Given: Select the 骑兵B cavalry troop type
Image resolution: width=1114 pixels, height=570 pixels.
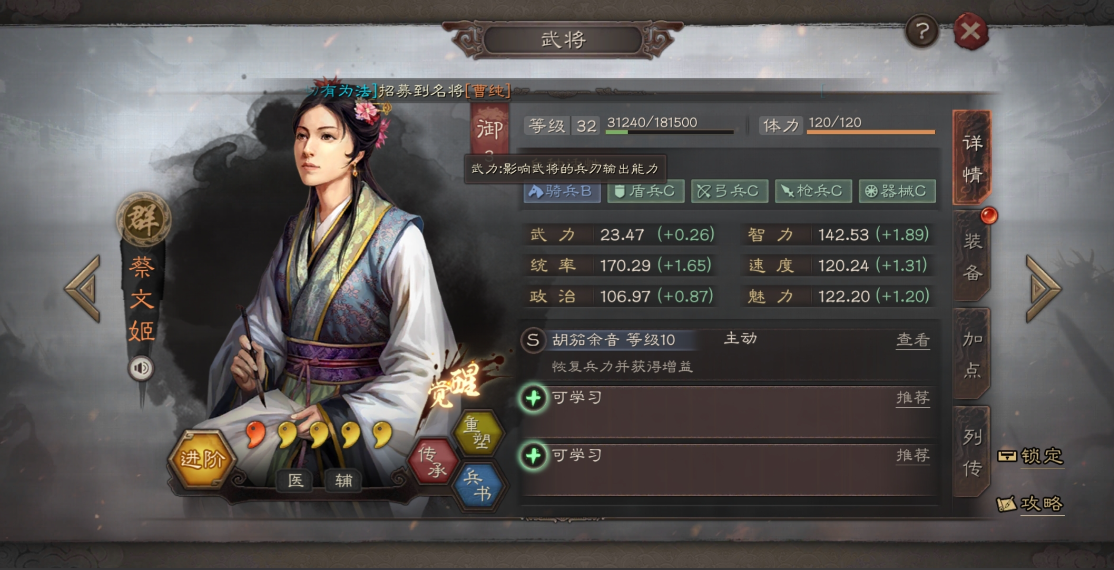Looking at the screenshot, I should (562, 191).
